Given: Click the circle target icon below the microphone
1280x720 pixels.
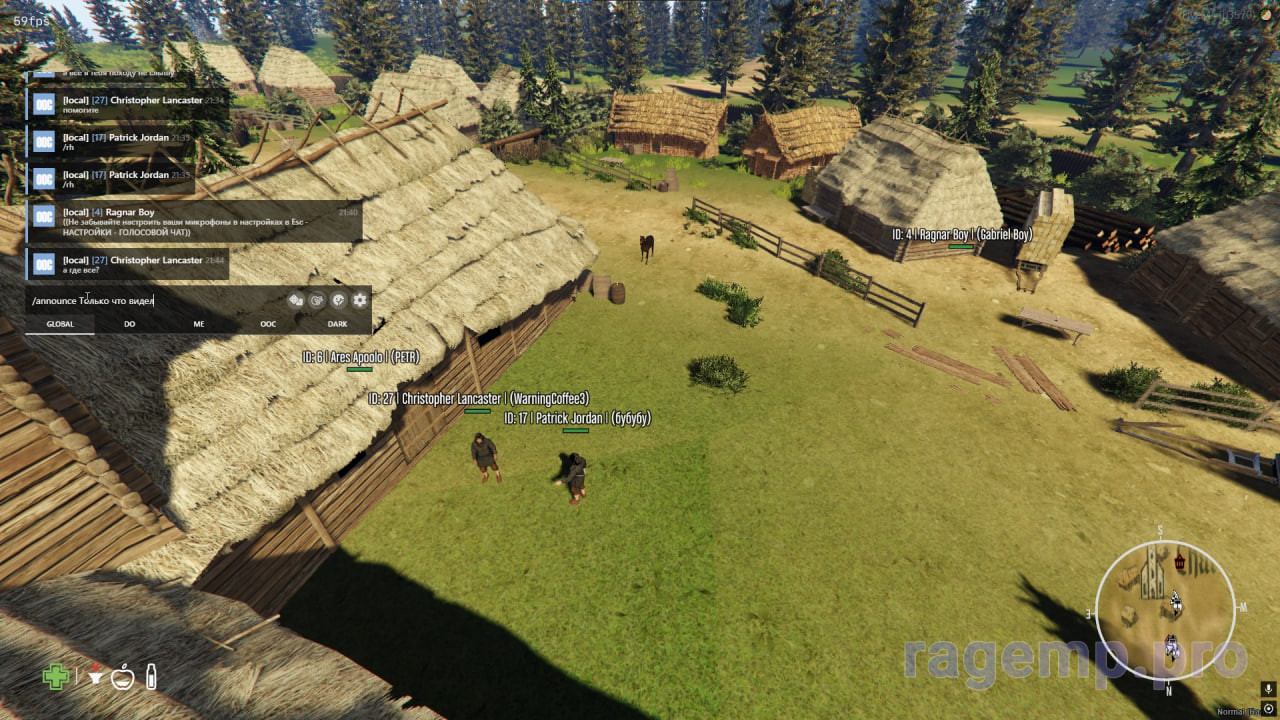Looking at the screenshot, I should 1268,708.
